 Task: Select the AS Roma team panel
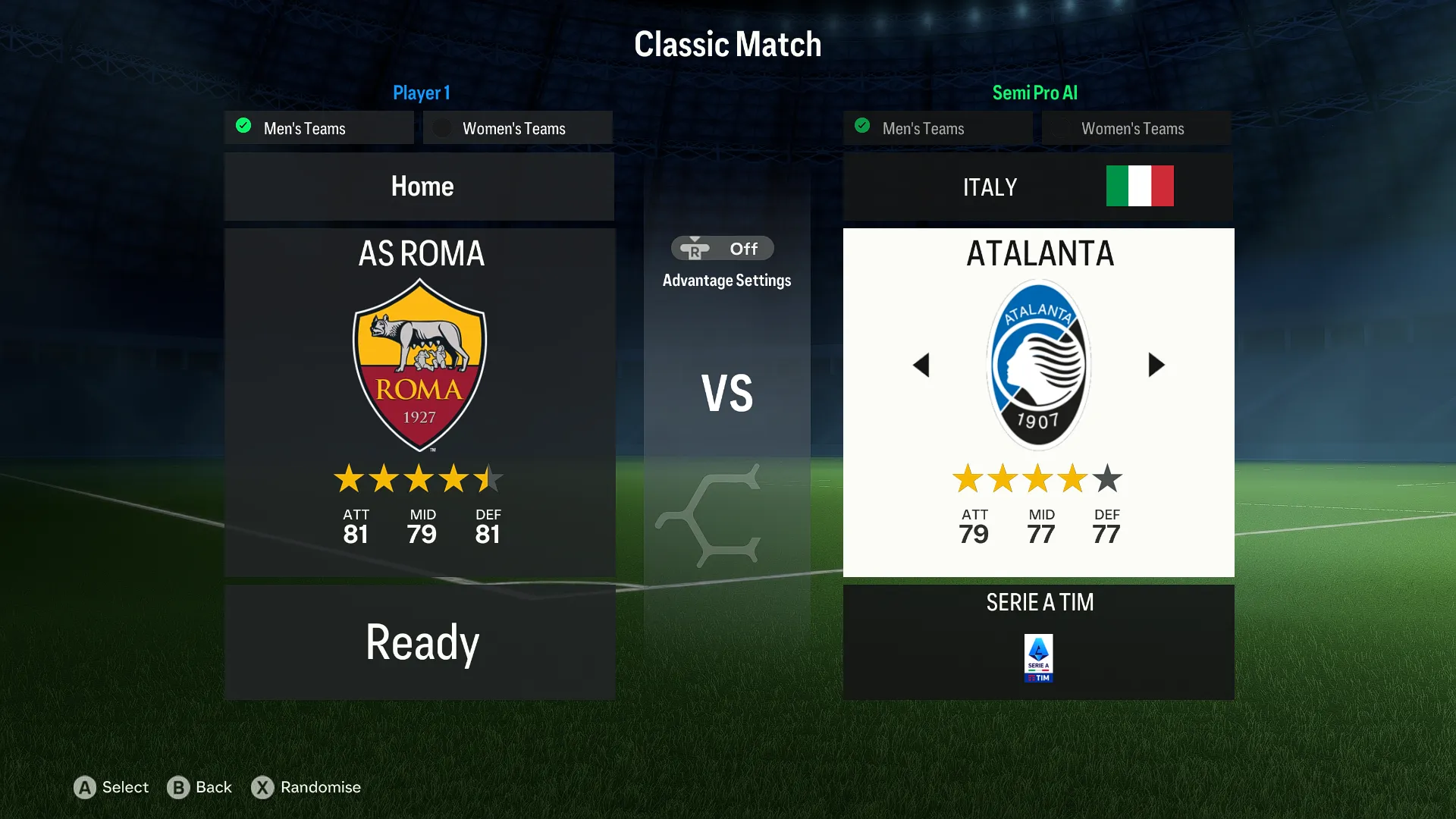pos(419,402)
